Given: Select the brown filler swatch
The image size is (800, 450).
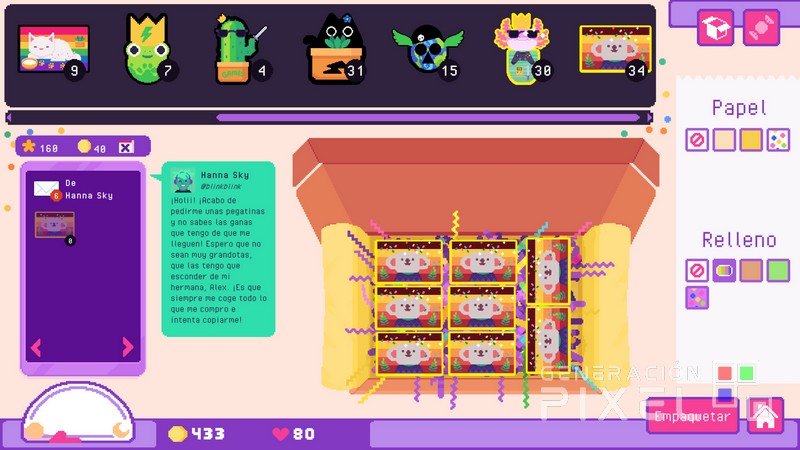Looking at the screenshot, I should tap(751, 271).
